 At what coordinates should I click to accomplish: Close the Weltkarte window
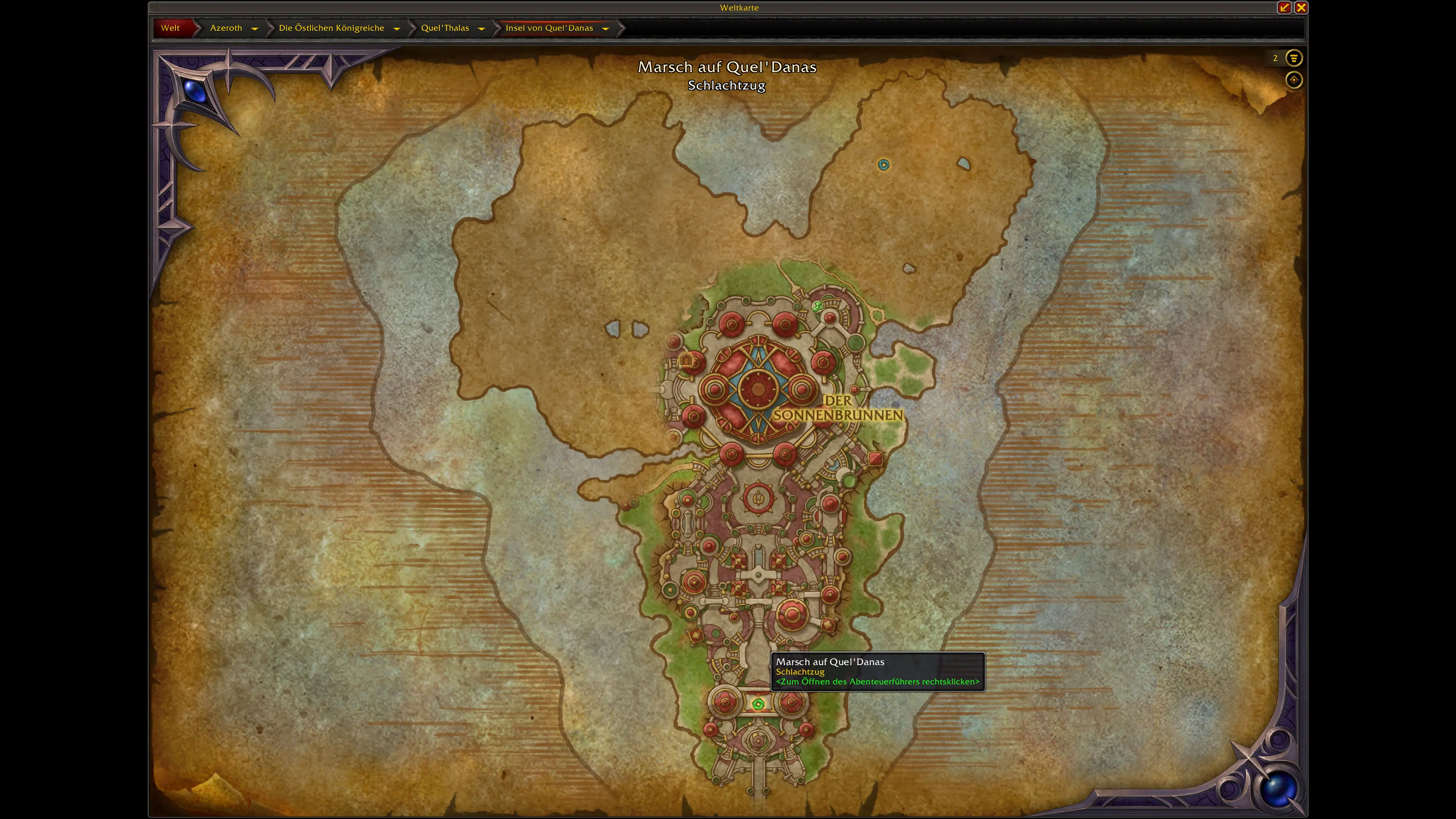pos(1301,7)
